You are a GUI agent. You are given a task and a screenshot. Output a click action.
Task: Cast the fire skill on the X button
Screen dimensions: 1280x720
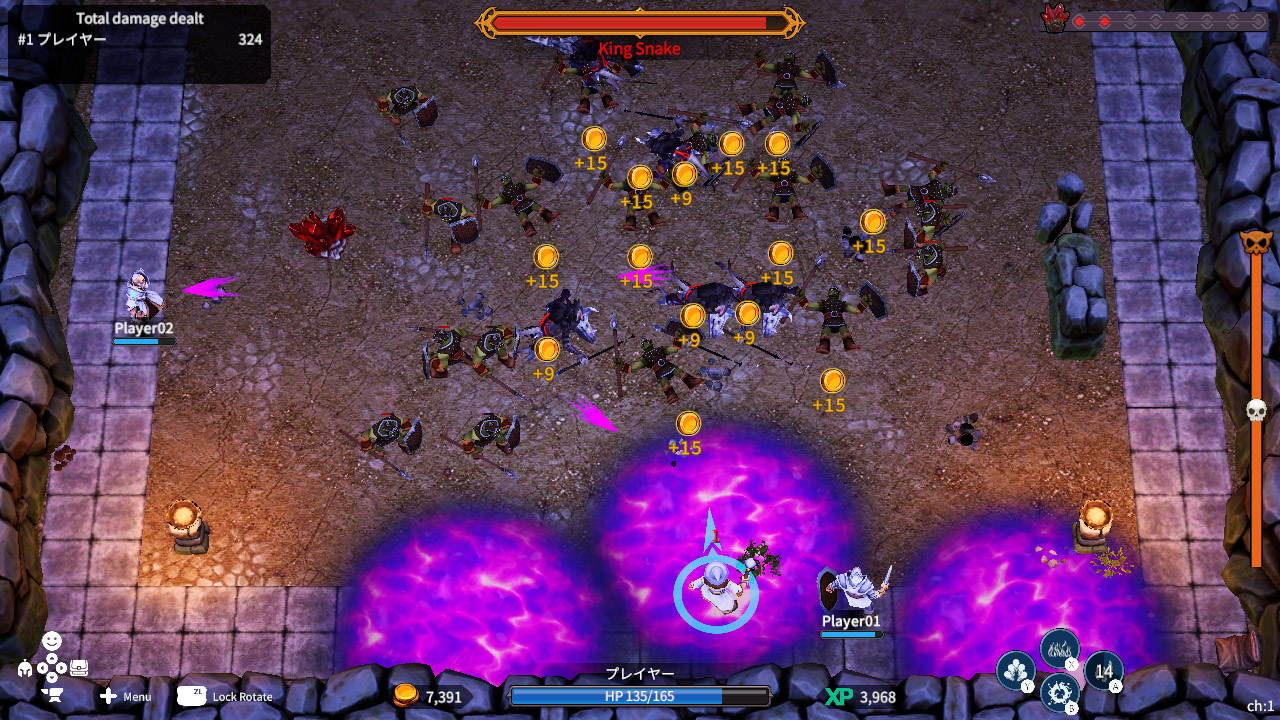coord(1060,647)
